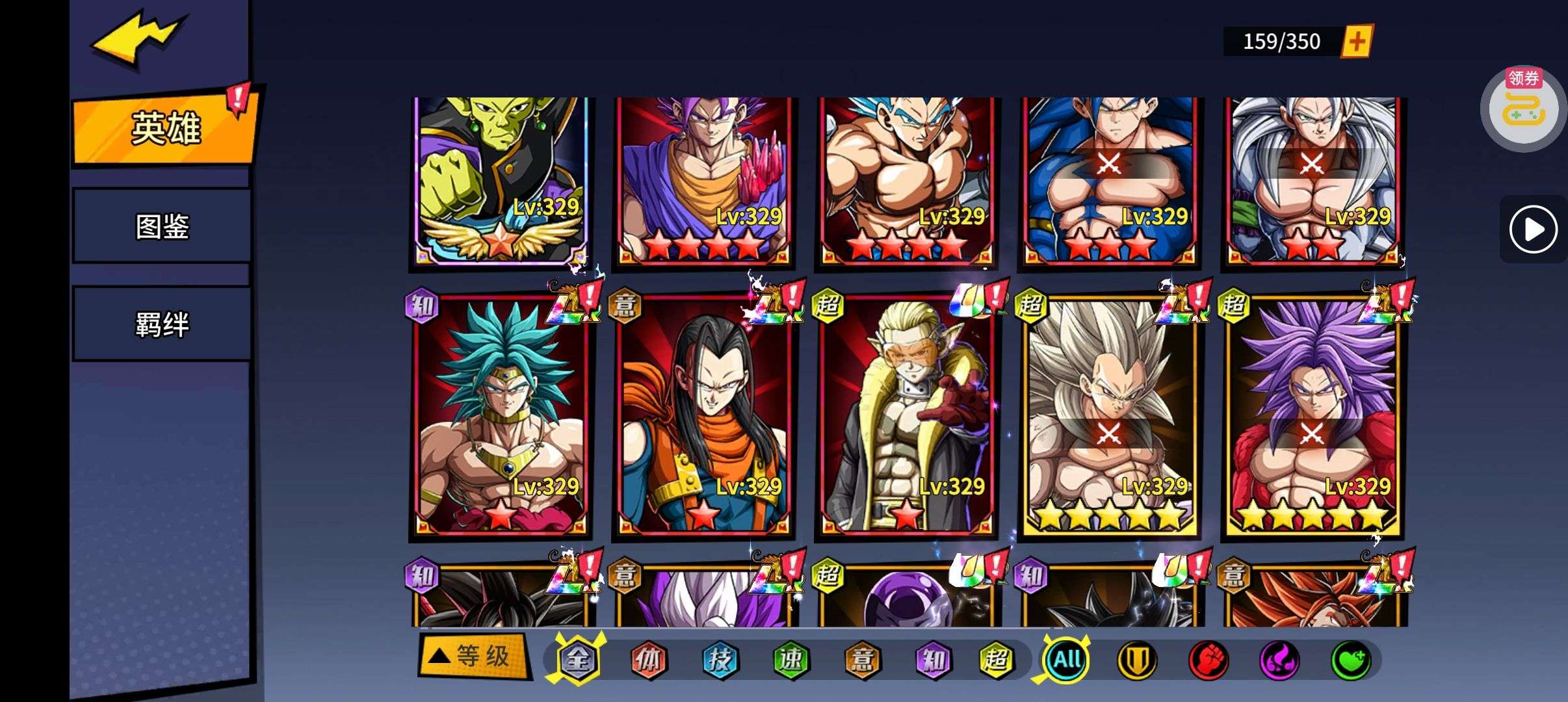Select the teal-haired Broly hero card
1568x702 pixels.
tap(501, 416)
